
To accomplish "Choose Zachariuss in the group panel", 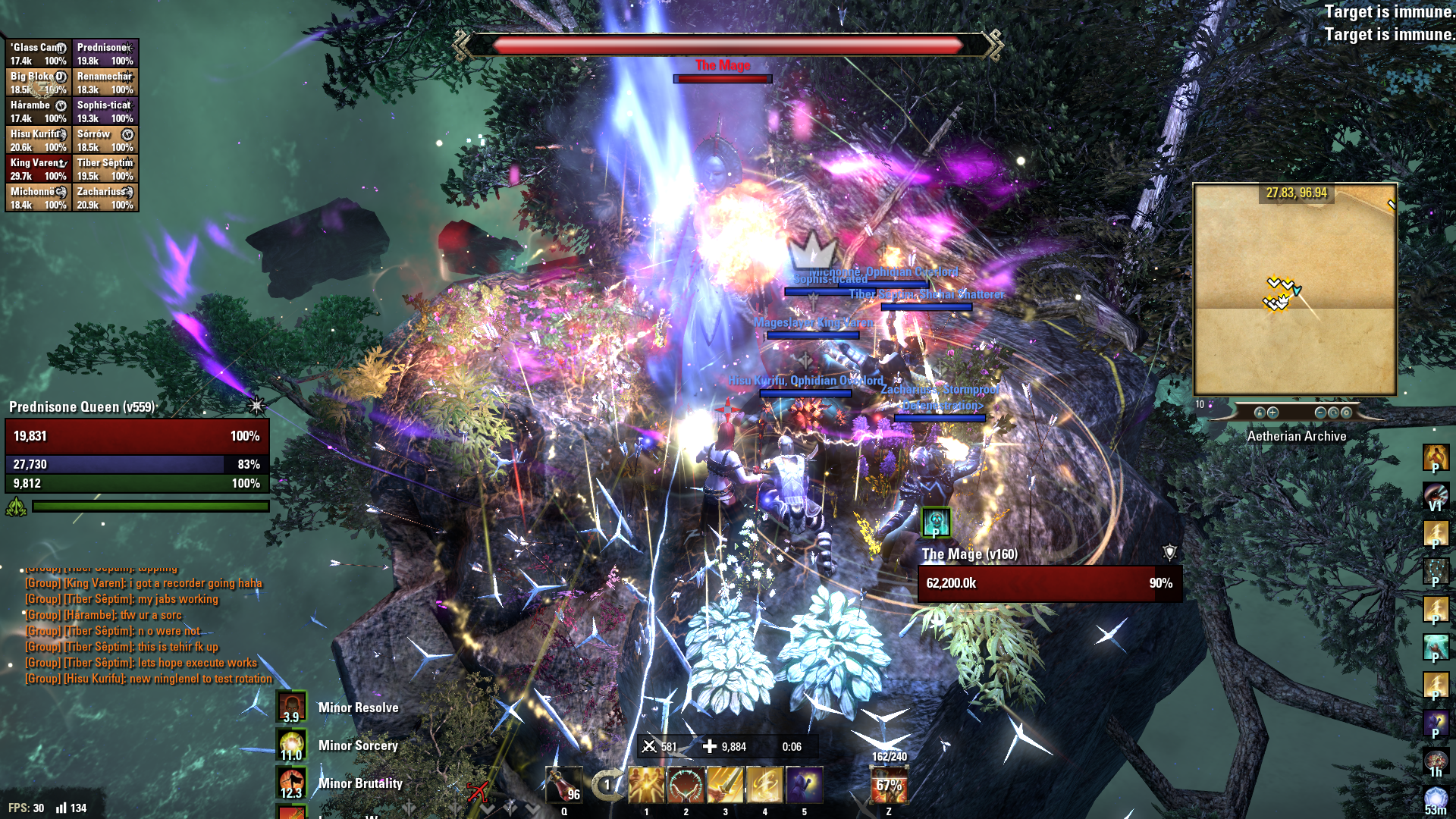I will [x=105, y=198].
